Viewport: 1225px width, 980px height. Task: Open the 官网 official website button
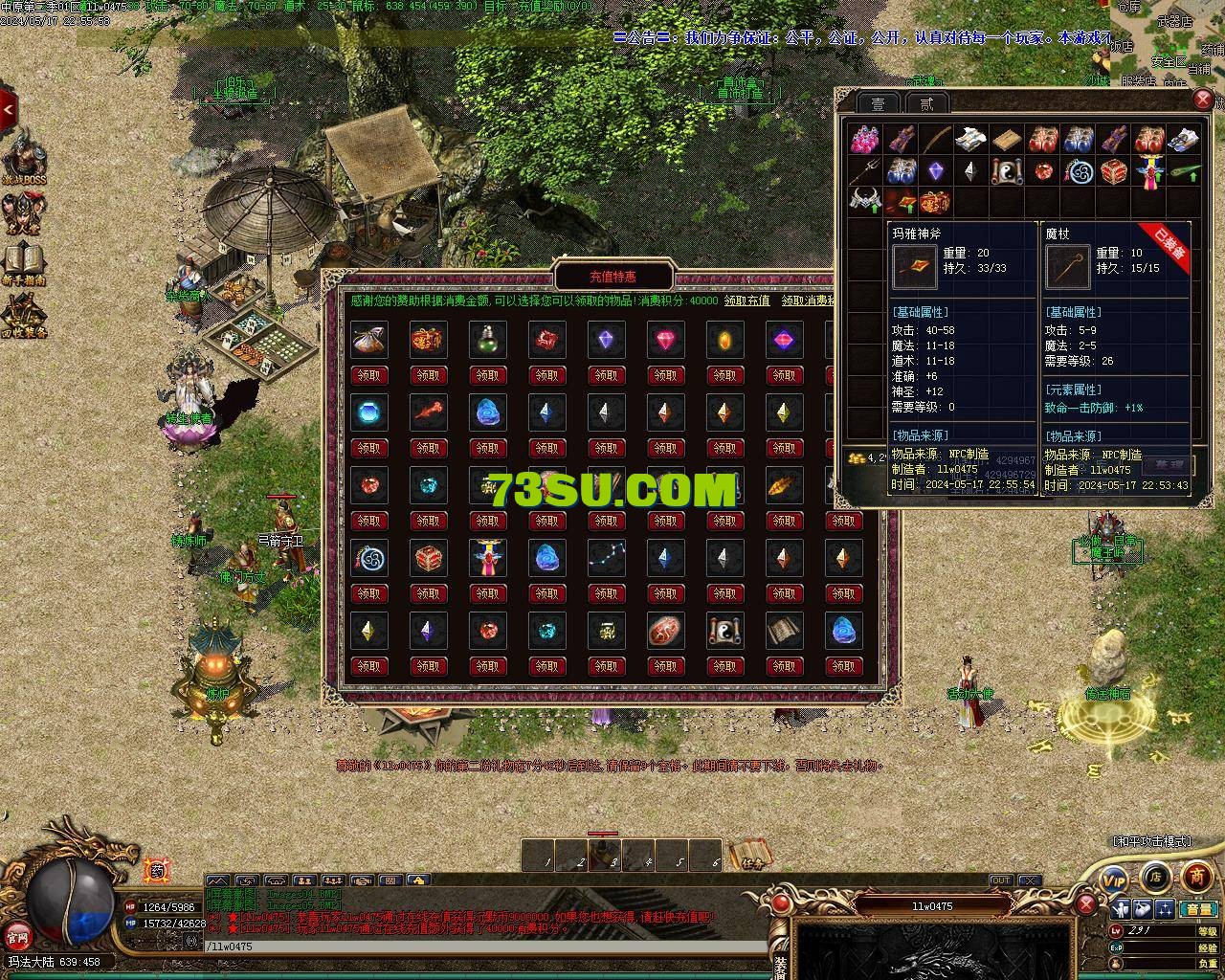[16, 936]
